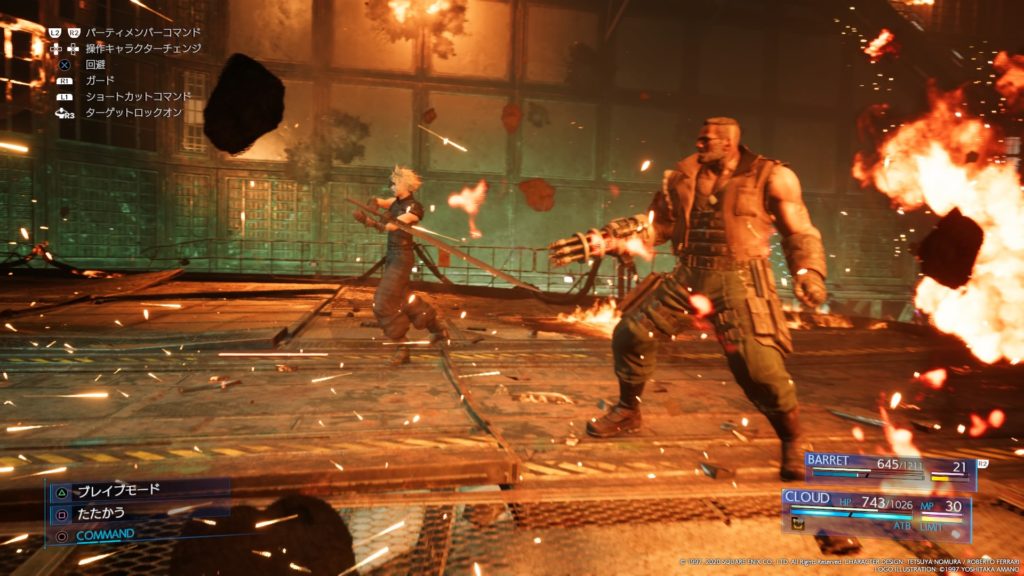The width and height of the screenshot is (1024, 576).
Task: Select Barret's party status row
Action: [x=889, y=468]
